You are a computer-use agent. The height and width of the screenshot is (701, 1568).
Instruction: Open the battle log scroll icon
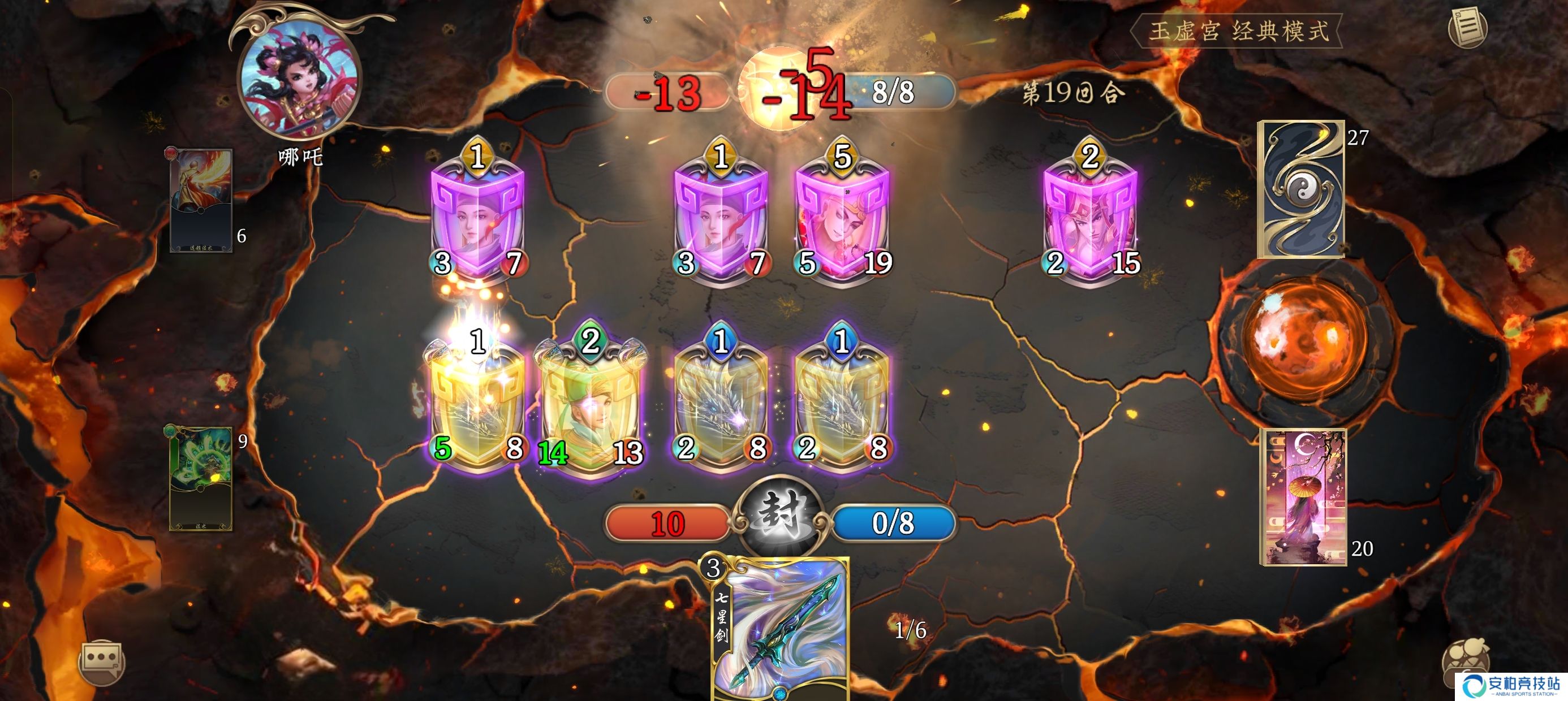[1467, 27]
